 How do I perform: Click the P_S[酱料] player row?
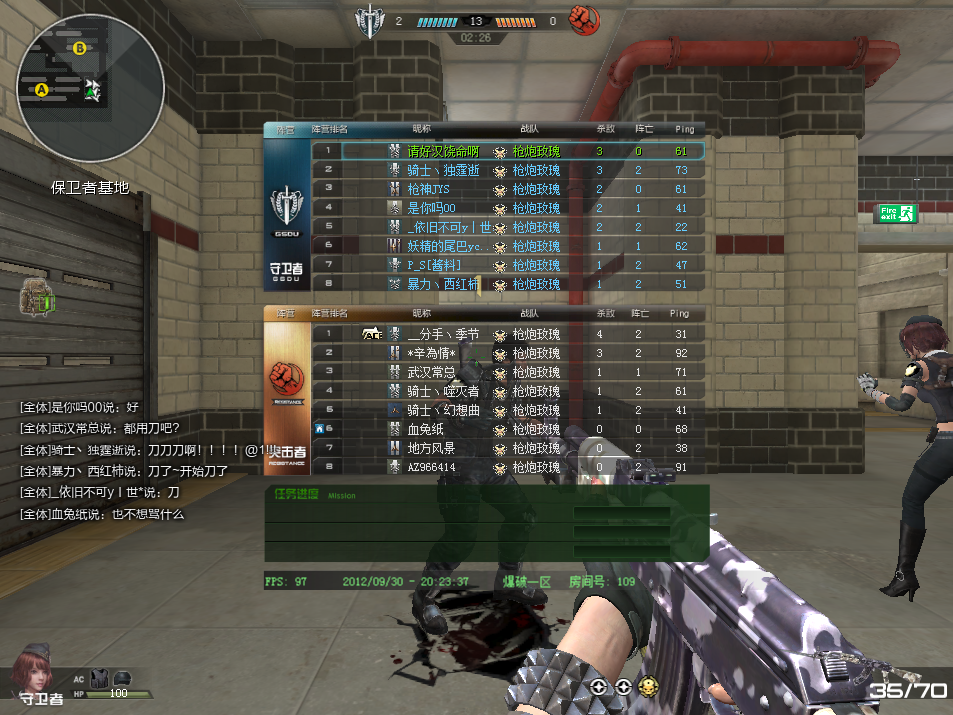(432, 265)
